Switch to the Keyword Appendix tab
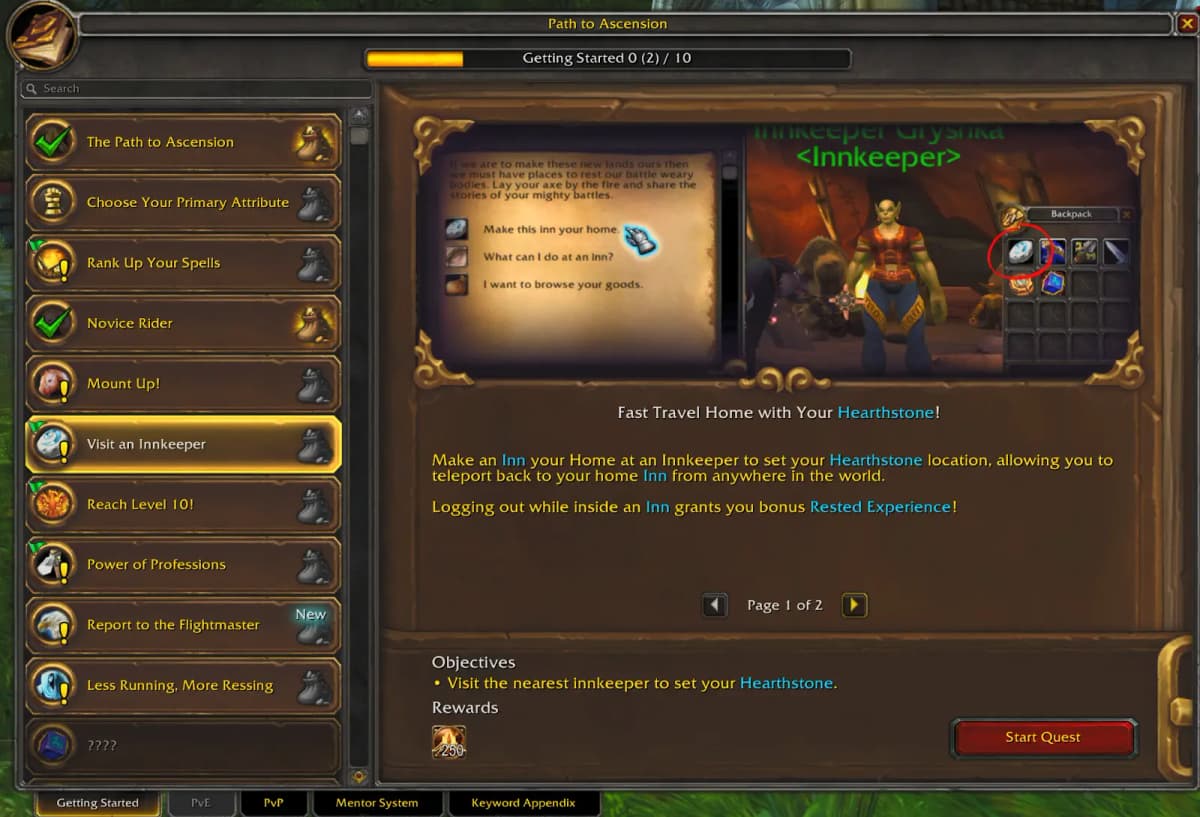Screen dimensions: 1200x817 (523, 803)
